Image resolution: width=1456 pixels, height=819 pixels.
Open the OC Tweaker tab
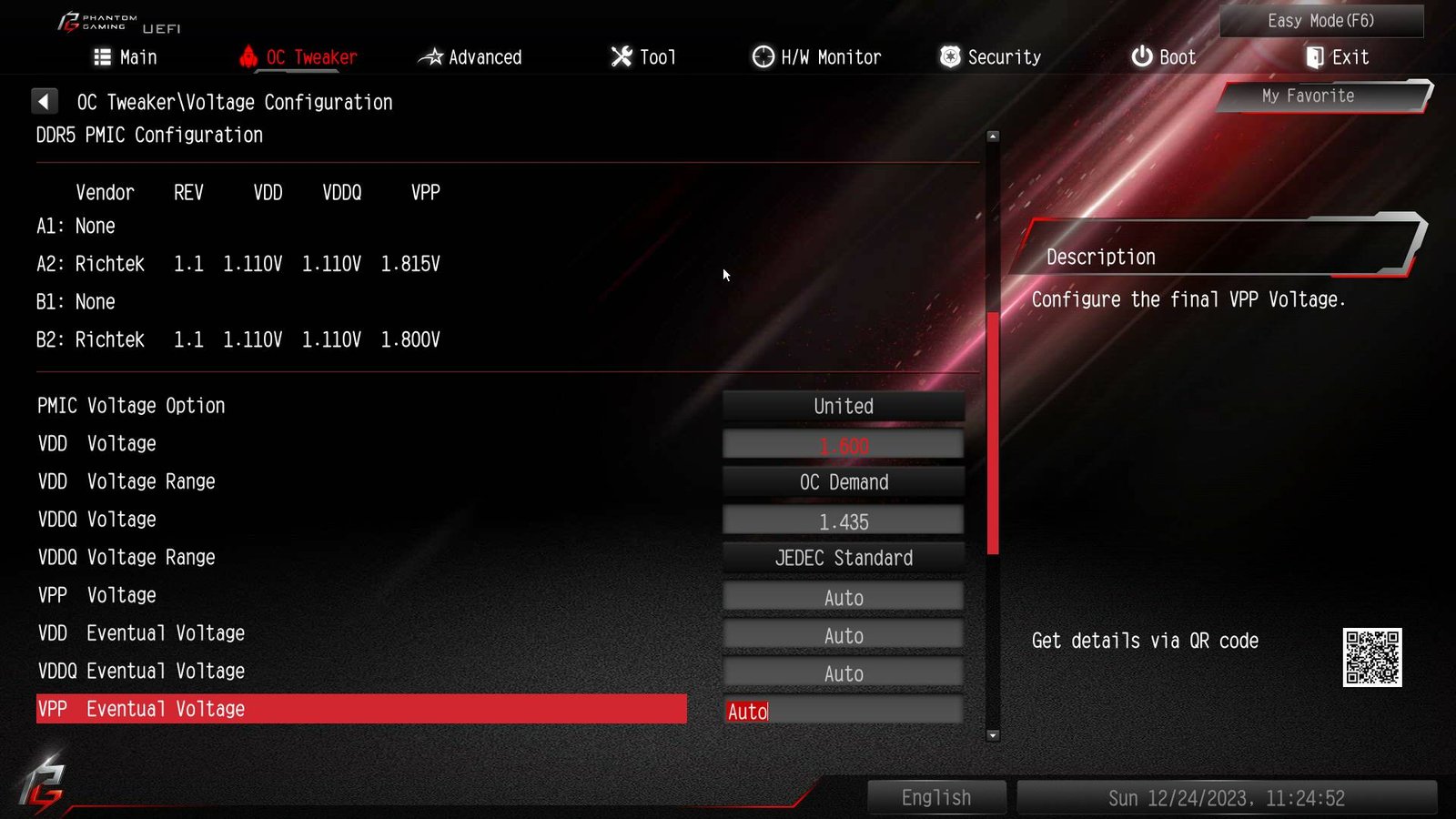[x=298, y=57]
